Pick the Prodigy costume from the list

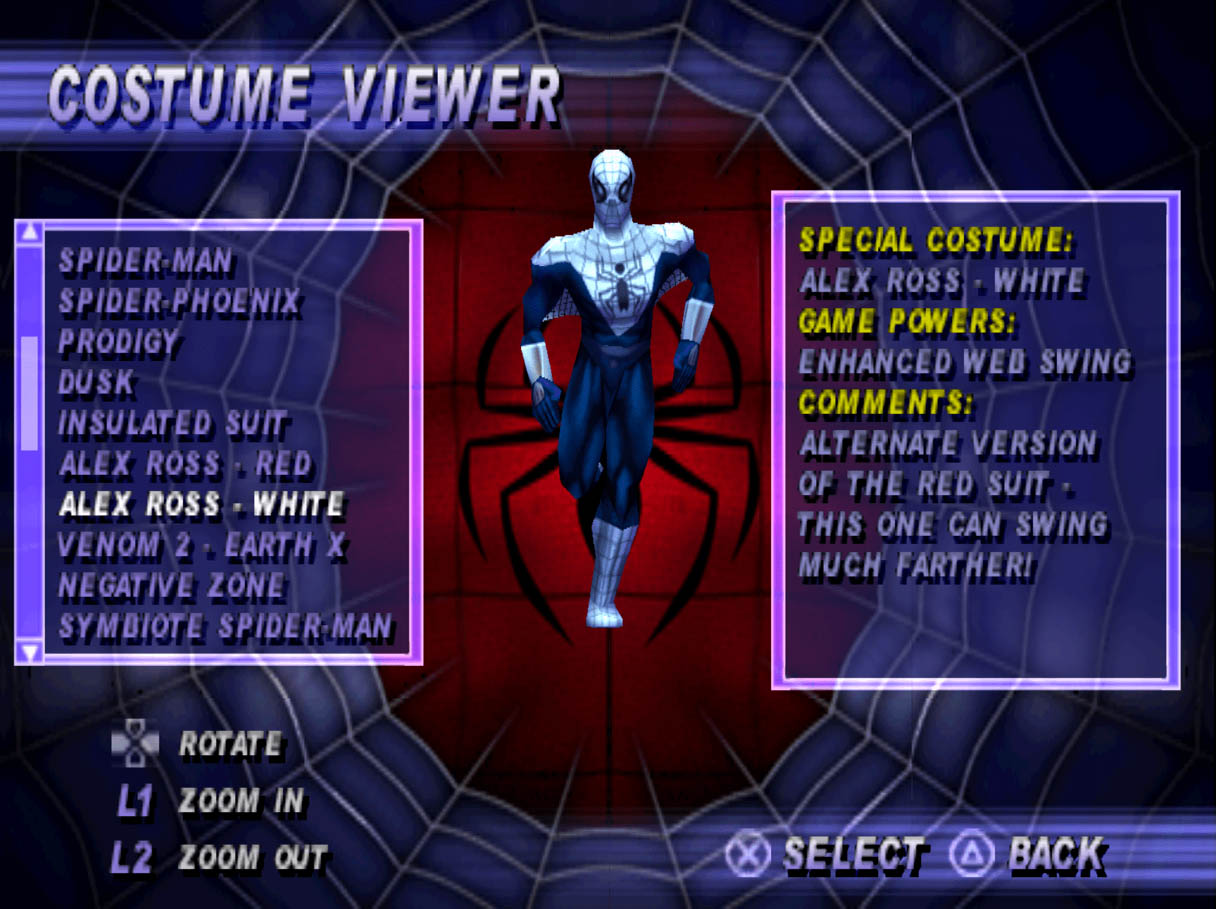119,342
